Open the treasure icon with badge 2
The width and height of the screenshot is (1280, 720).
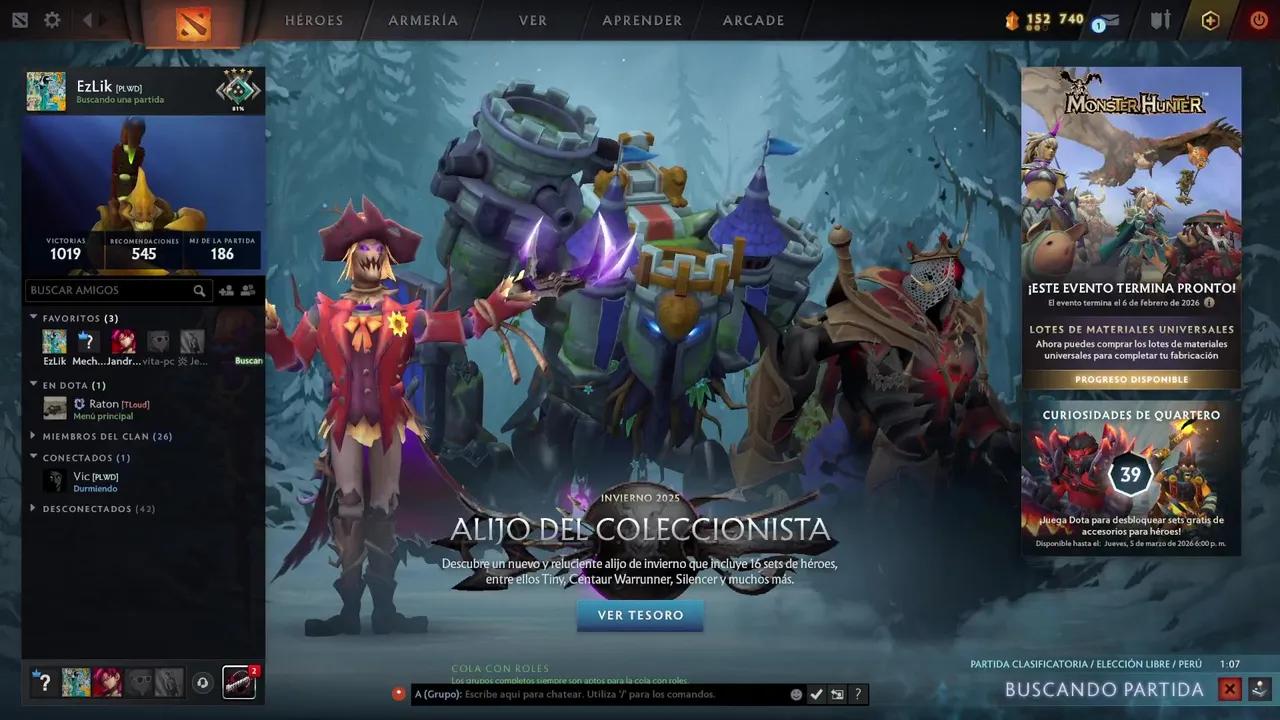pos(238,682)
